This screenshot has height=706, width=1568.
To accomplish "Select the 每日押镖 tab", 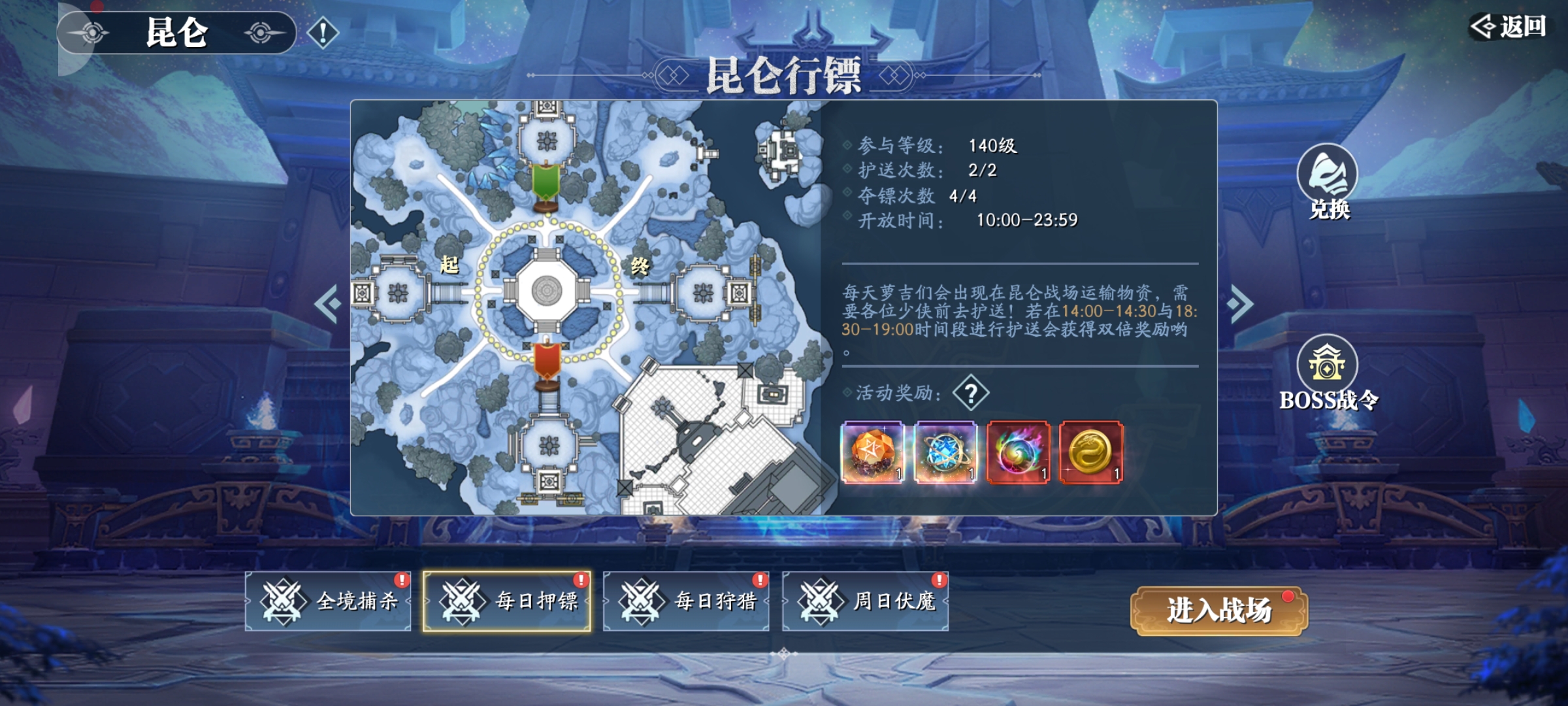I will tap(507, 601).
